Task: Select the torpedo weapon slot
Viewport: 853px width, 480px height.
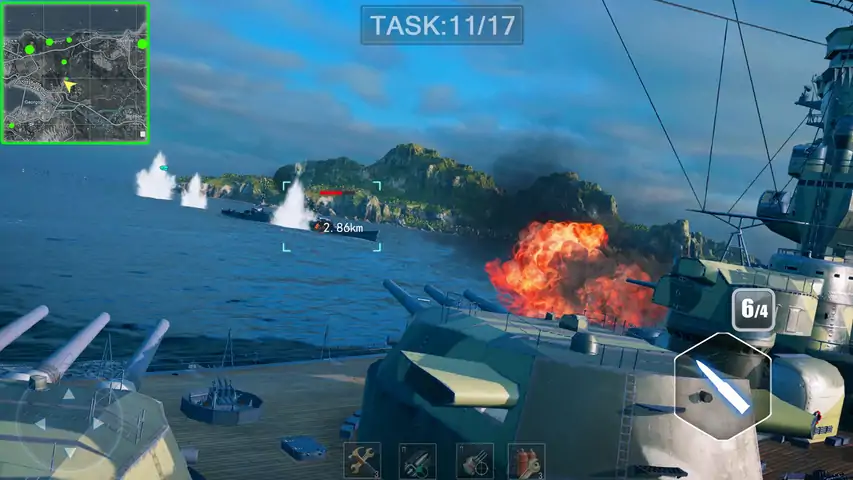Action: click(417, 461)
